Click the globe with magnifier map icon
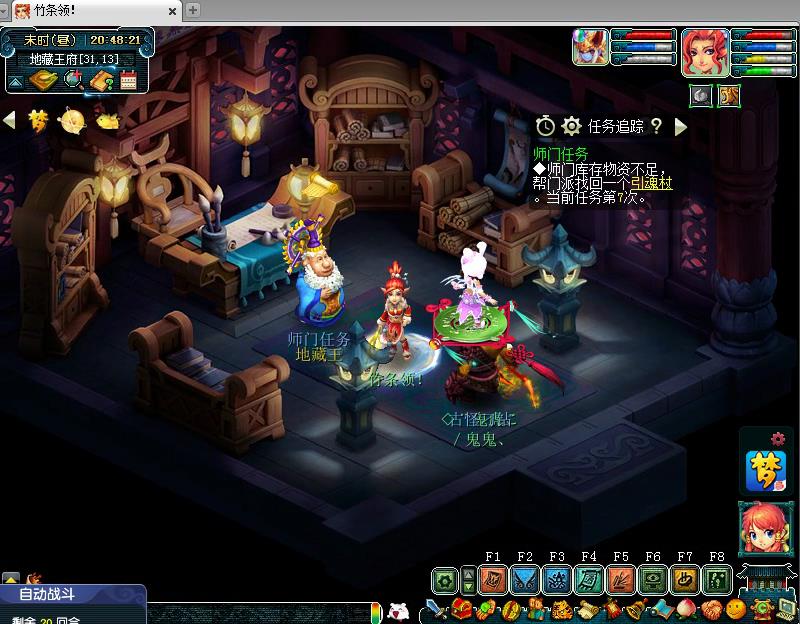Screen dimensions: 800x624 tap(72, 80)
